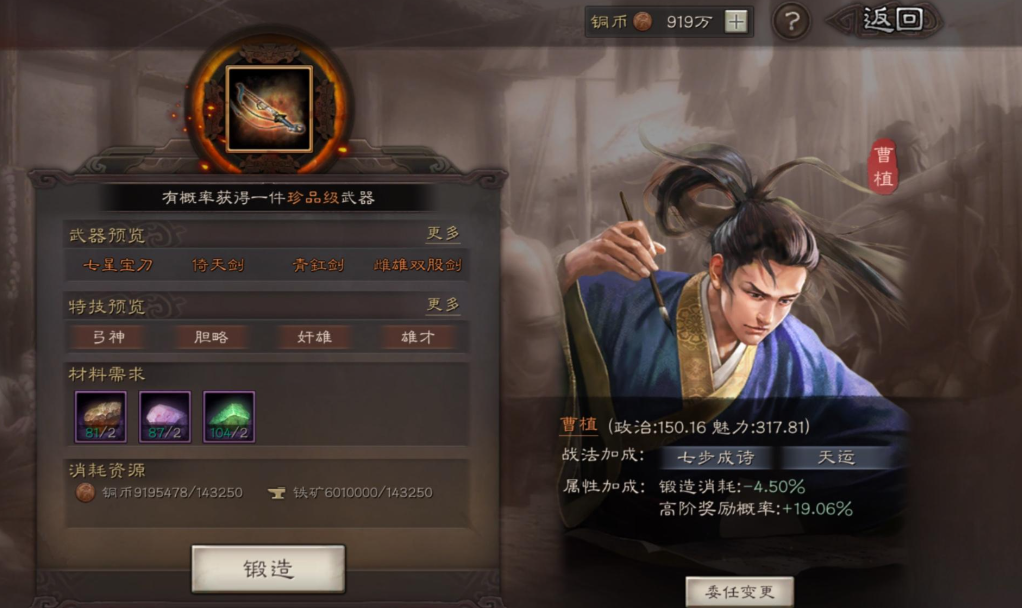Open the 七步成诗 tactic bonus
Image resolution: width=1022 pixels, height=608 pixels.
pos(715,458)
